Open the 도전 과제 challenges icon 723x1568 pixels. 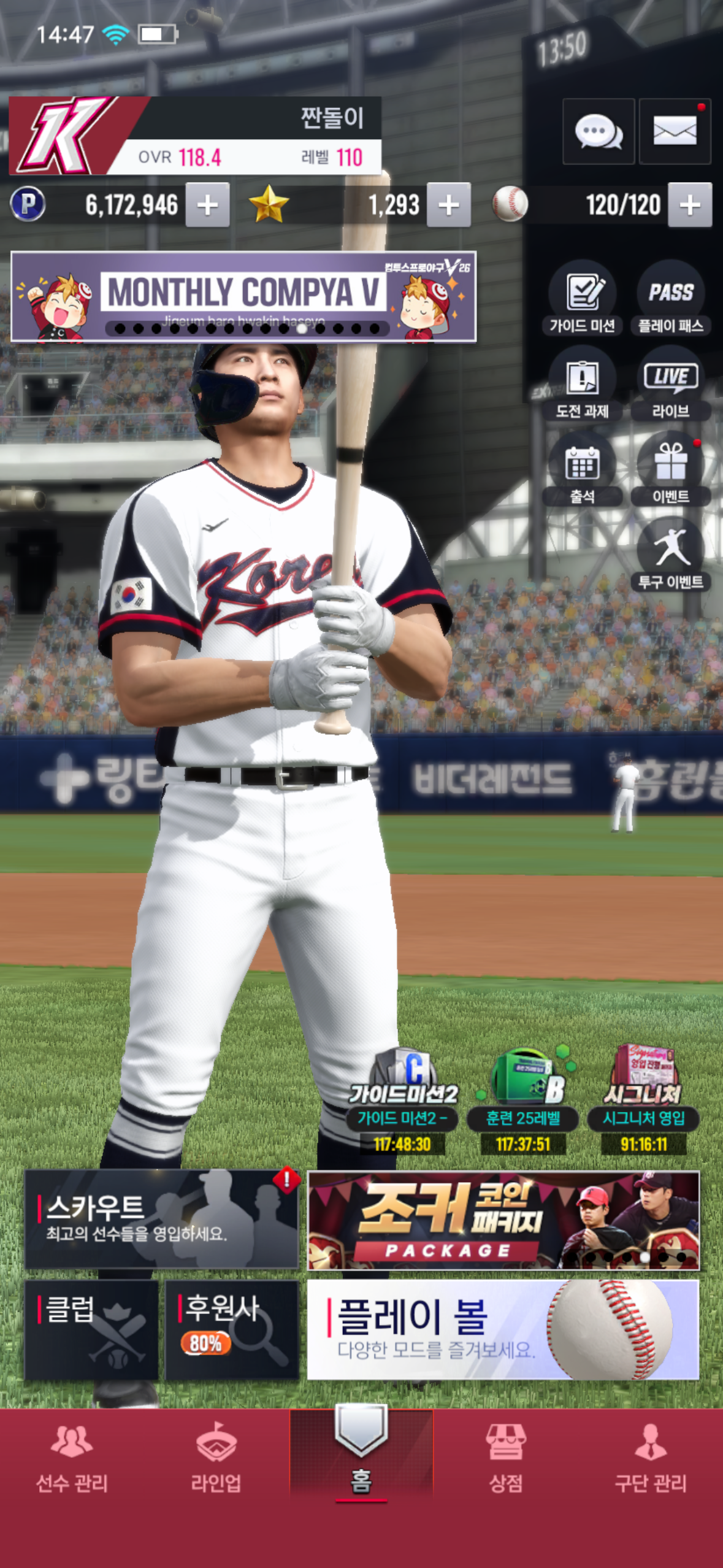point(582,385)
